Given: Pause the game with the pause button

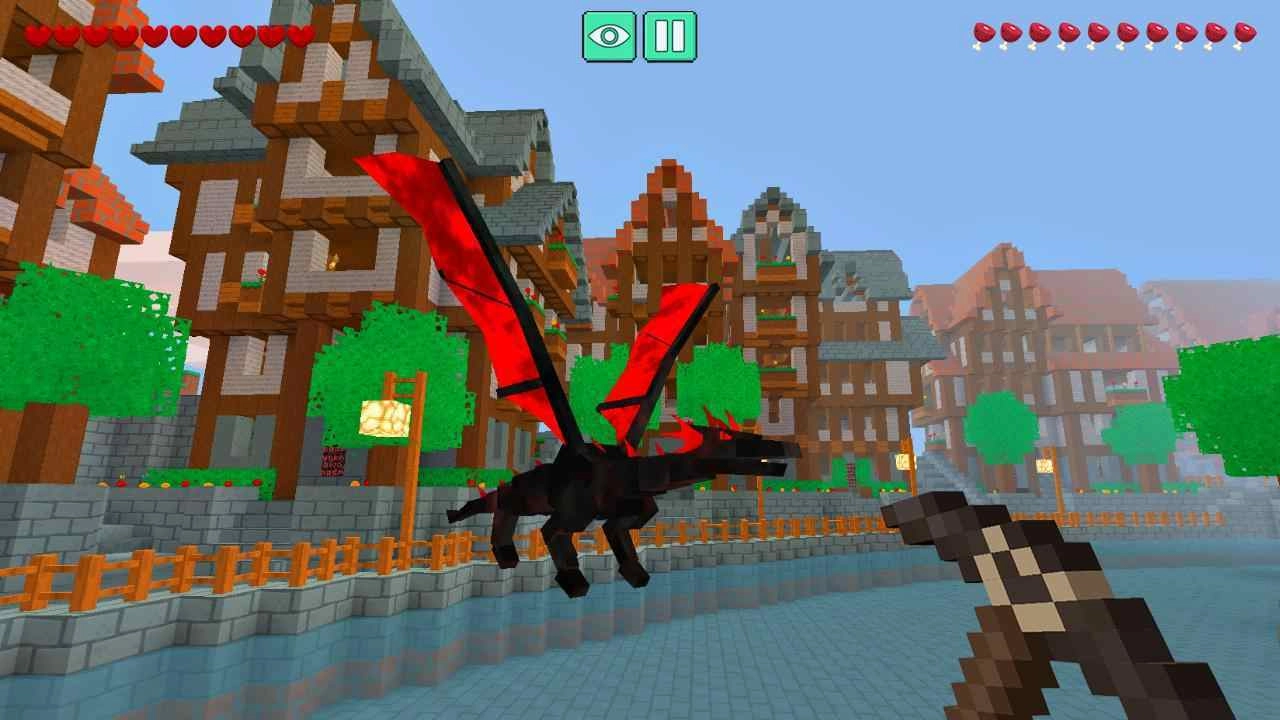Looking at the screenshot, I should click(x=668, y=35).
